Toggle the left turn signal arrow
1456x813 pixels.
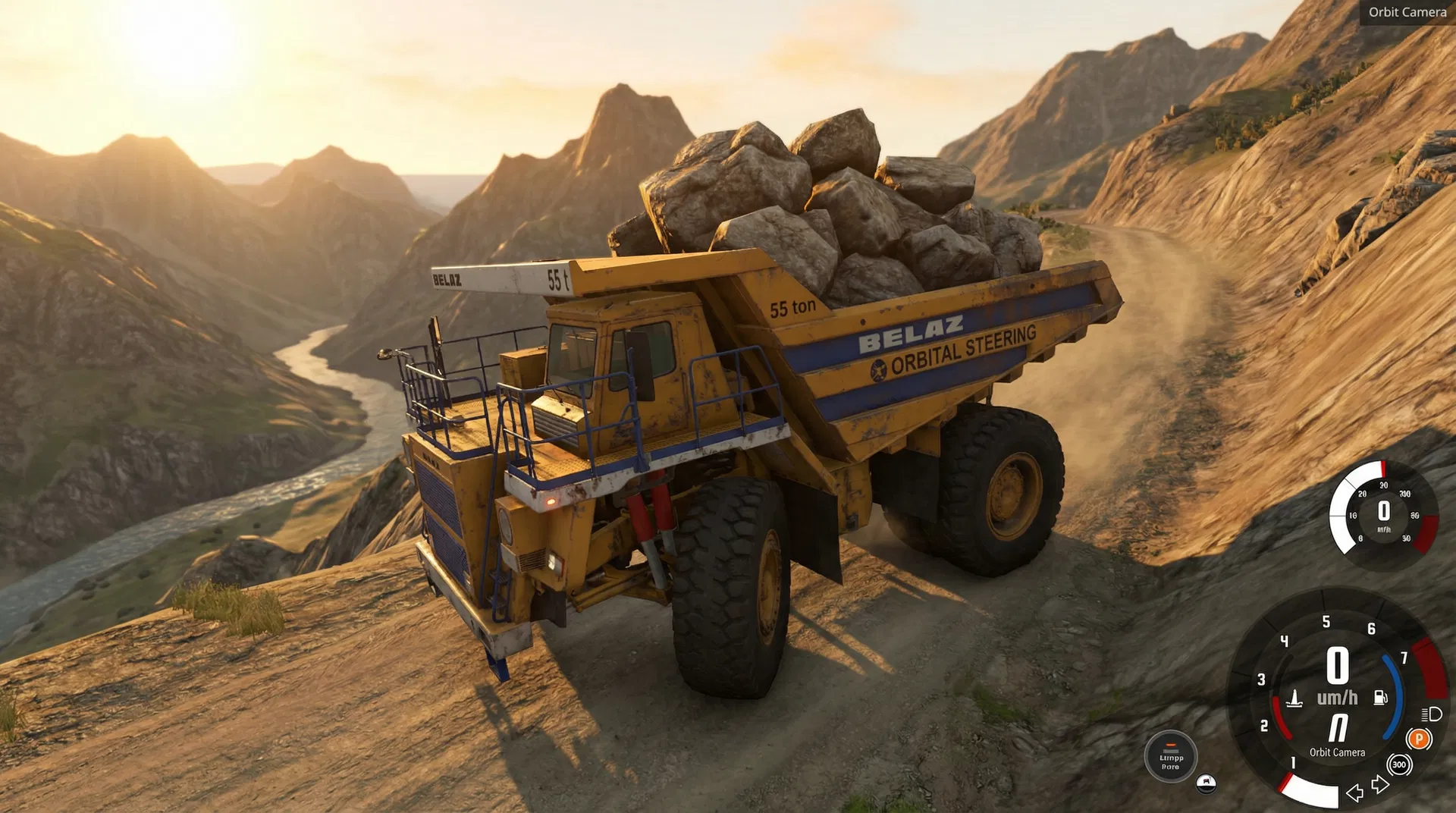pos(1354,795)
